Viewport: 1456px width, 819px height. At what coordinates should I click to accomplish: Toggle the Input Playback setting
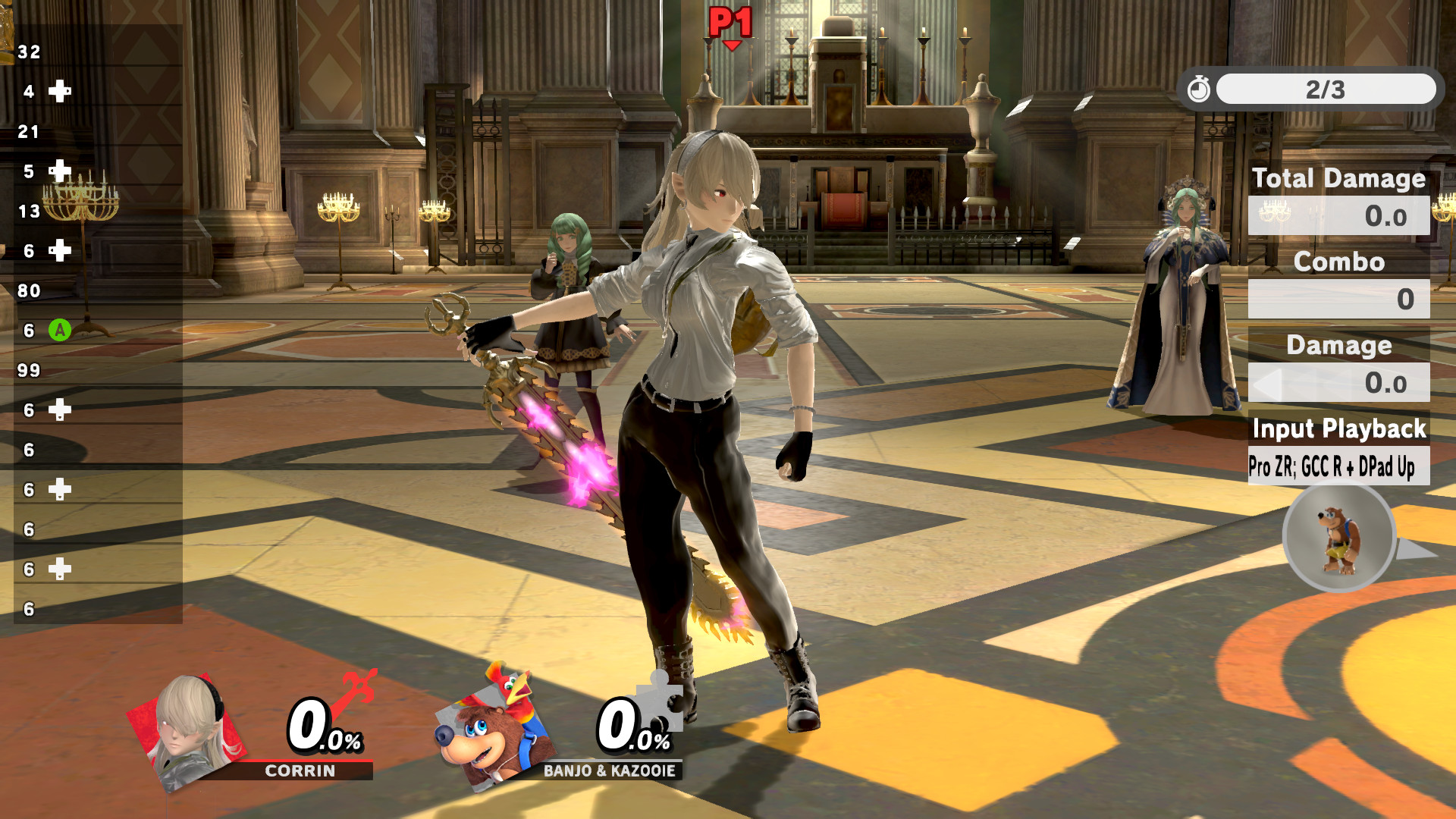1339,430
